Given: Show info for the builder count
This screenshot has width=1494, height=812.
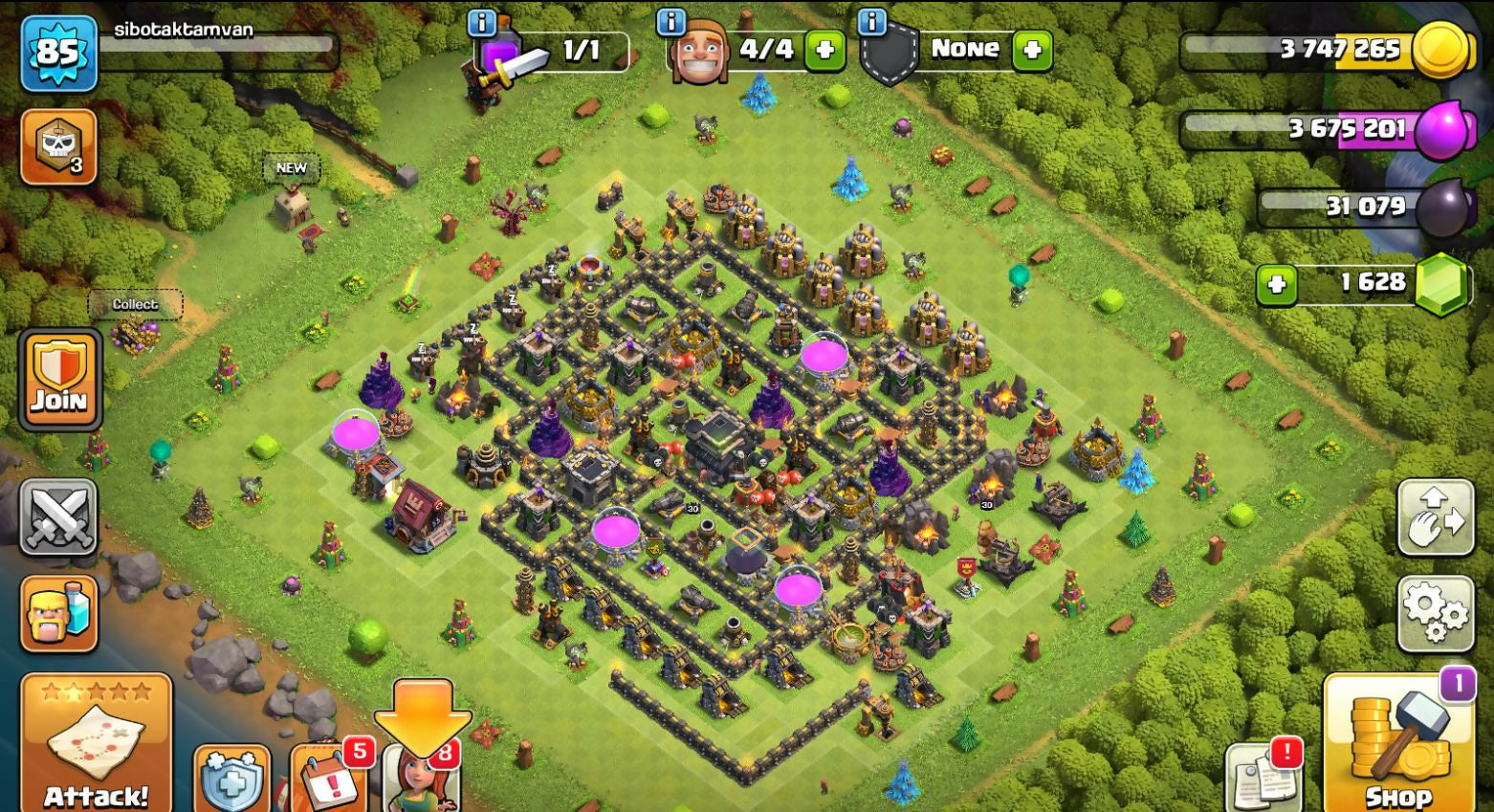Looking at the screenshot, I should [671, 22].
